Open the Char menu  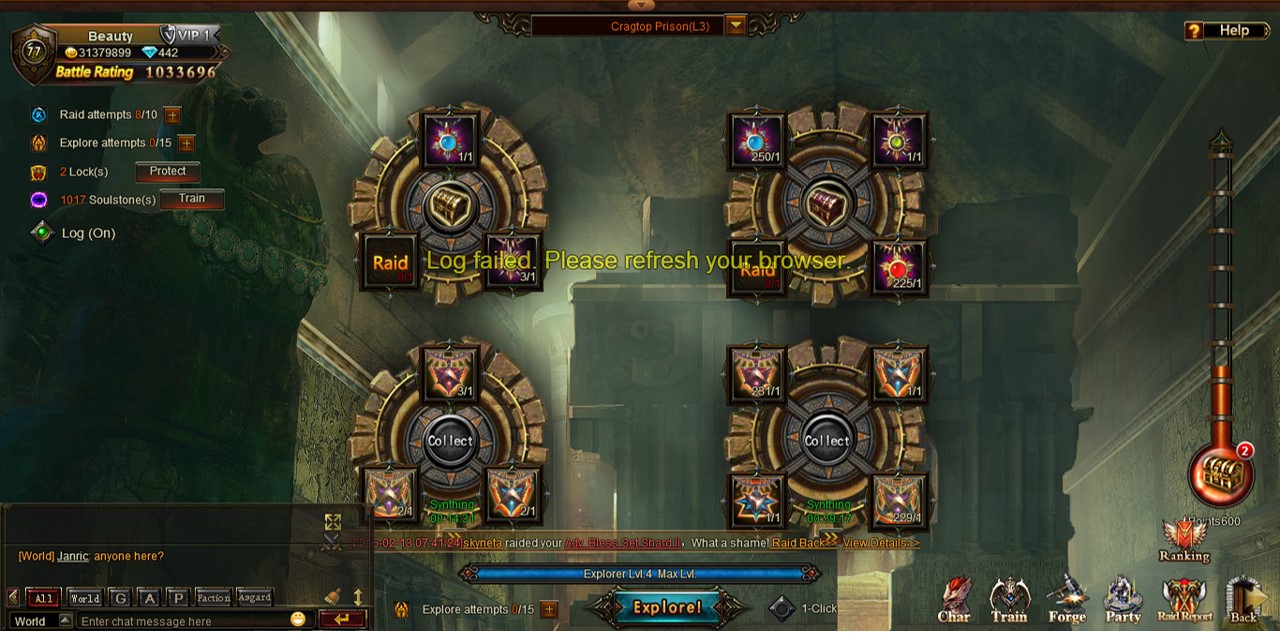coord(954,601)
